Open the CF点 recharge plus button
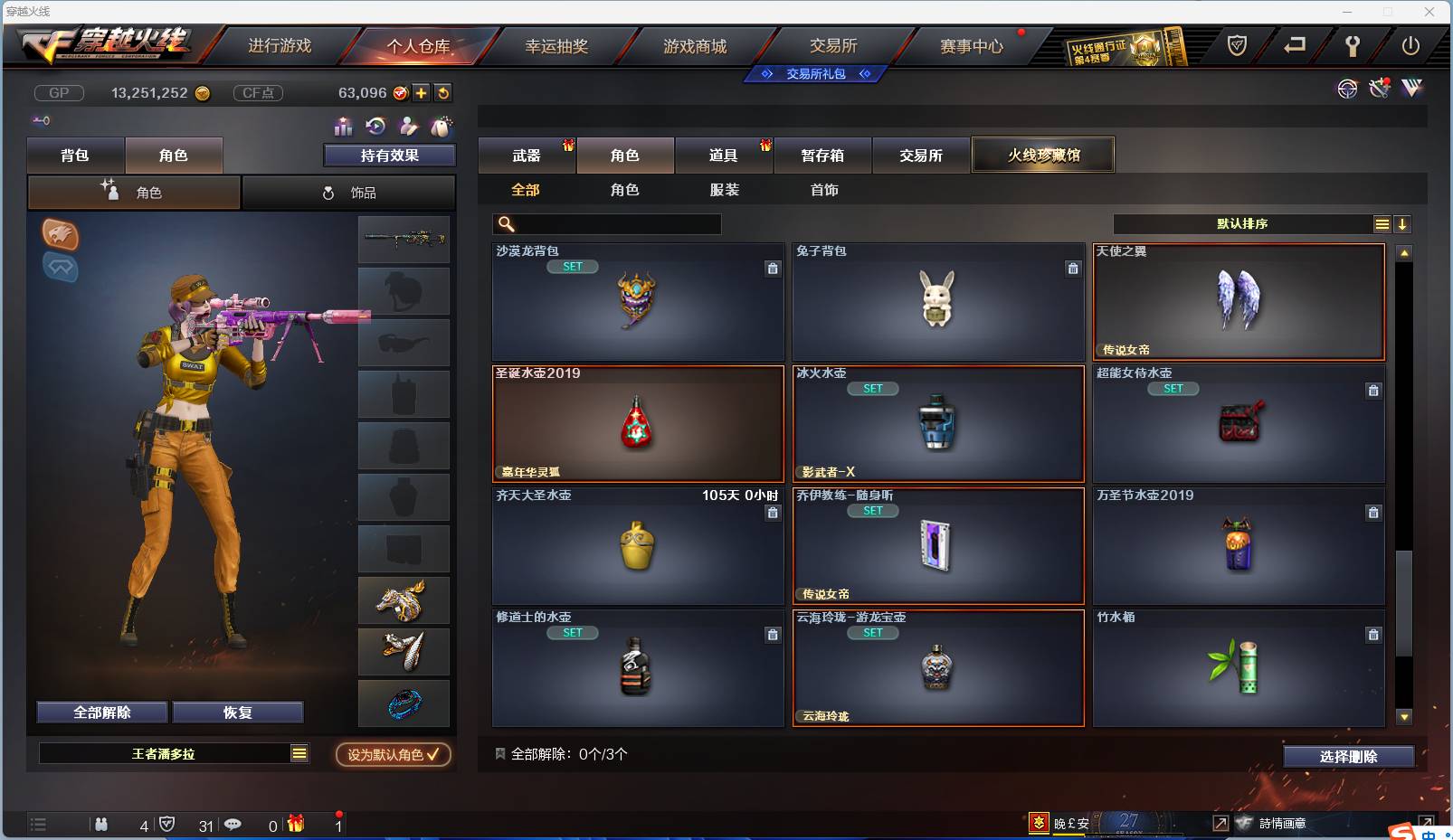 tap(422, 92)
